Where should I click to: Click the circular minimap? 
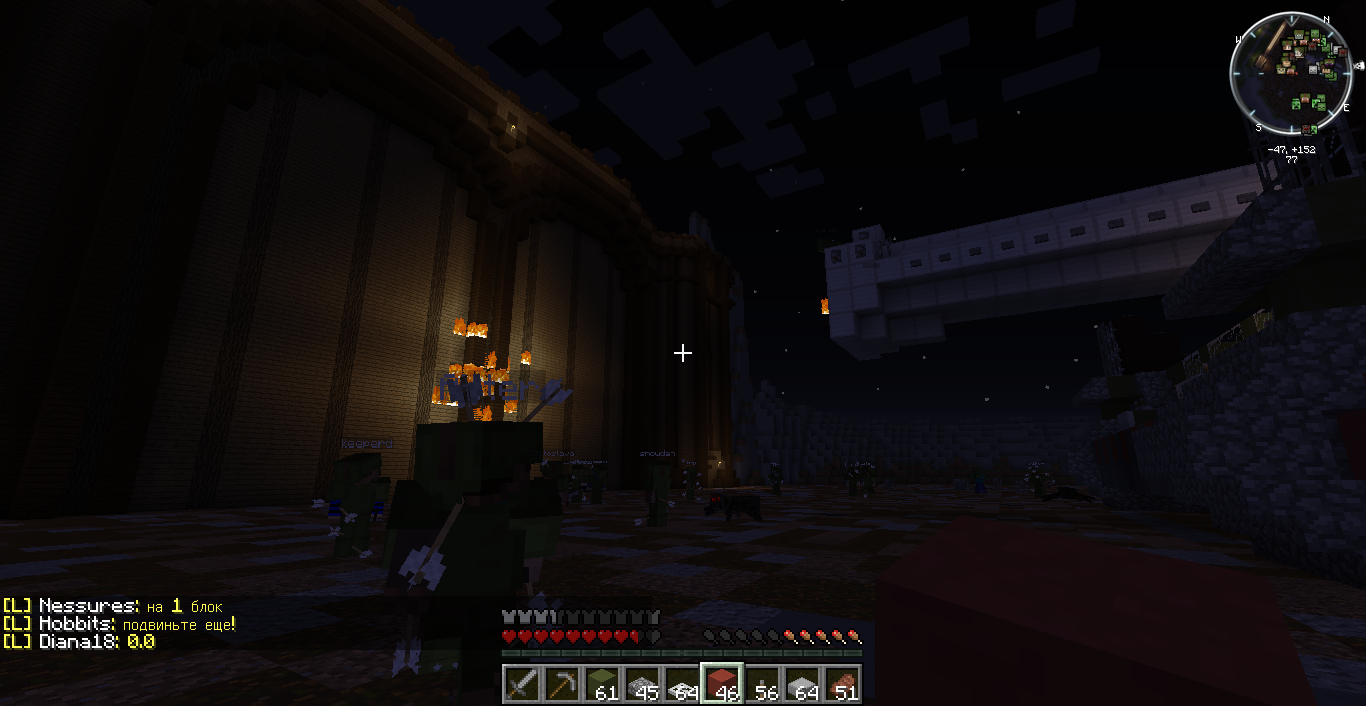click(1292, 76)
